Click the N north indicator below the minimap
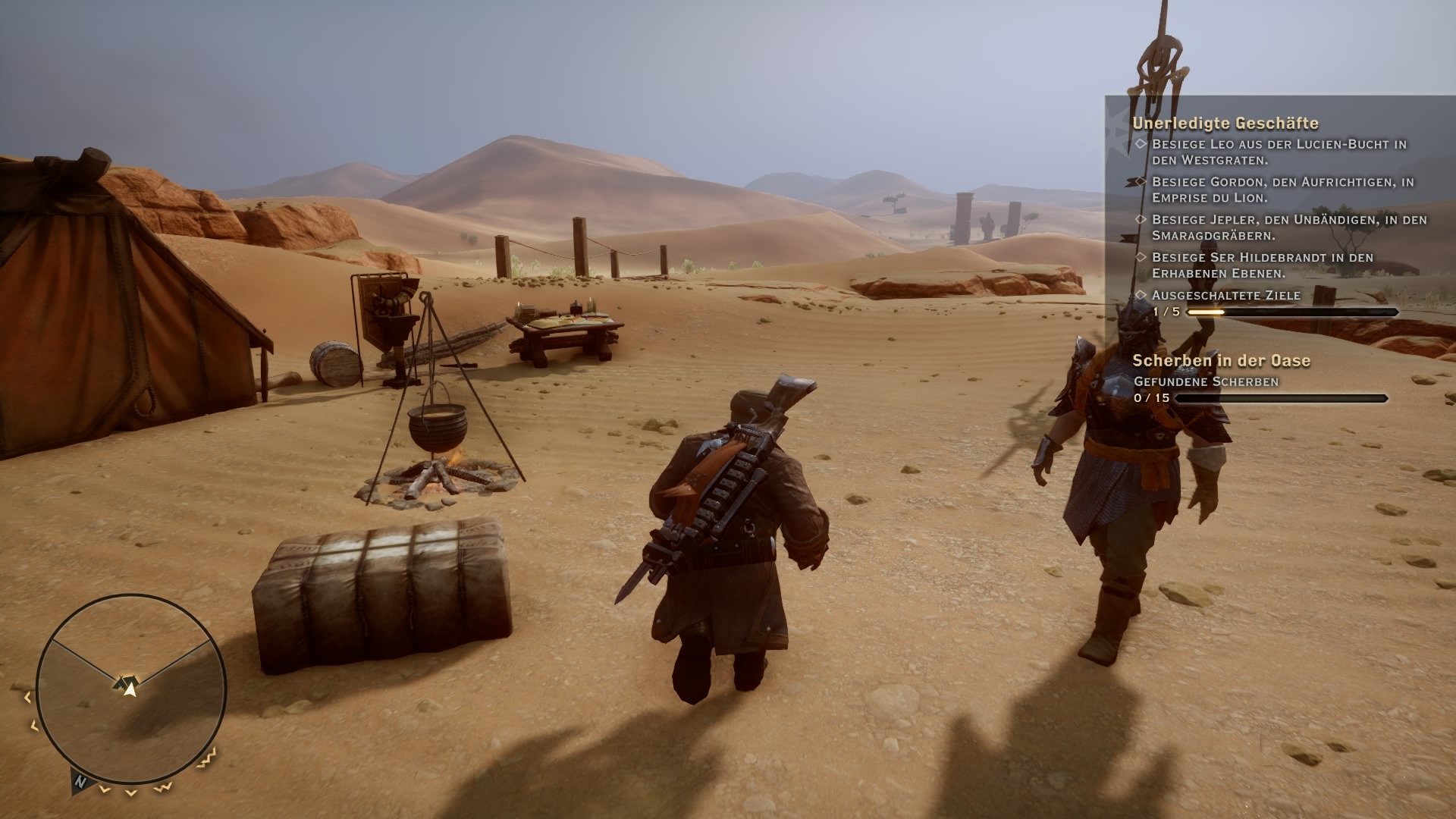Screen dimensions: 1456x819 click(80, 781)
